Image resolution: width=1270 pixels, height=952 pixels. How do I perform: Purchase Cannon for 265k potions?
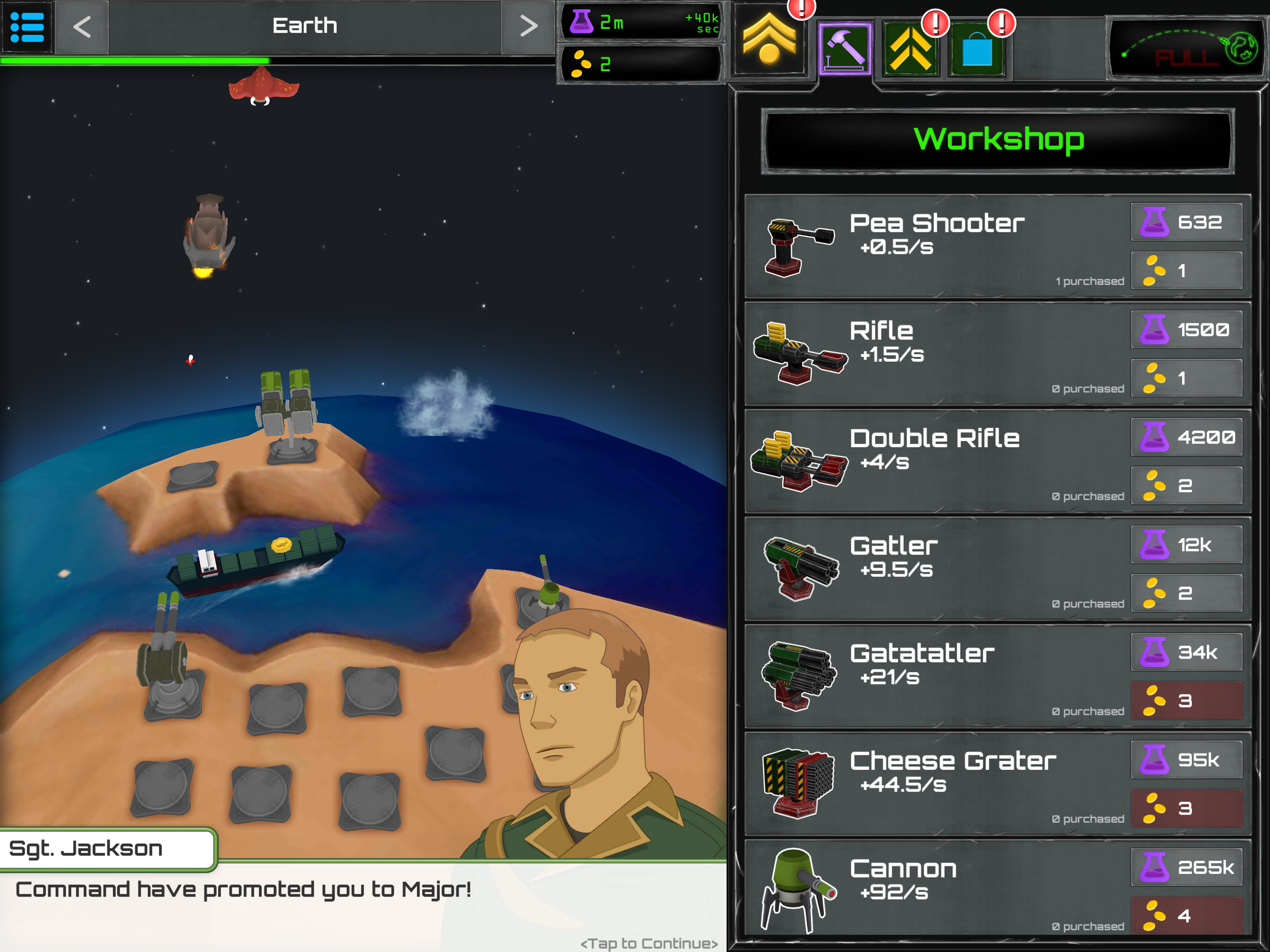coord(1186,867)
